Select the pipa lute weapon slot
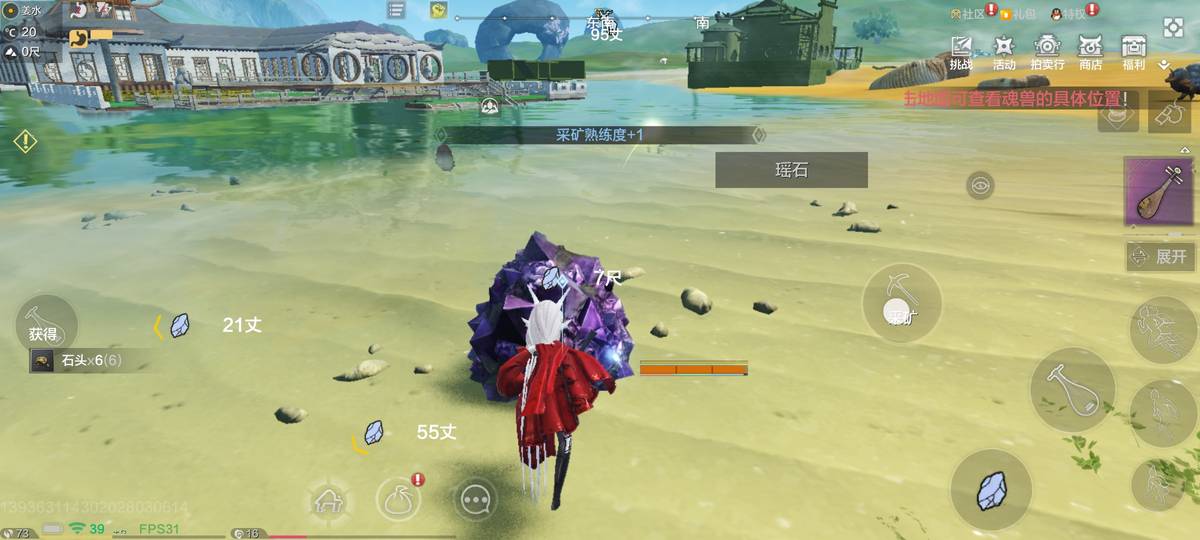Screen dimensions: 1200x540 tap(1160, 191)
